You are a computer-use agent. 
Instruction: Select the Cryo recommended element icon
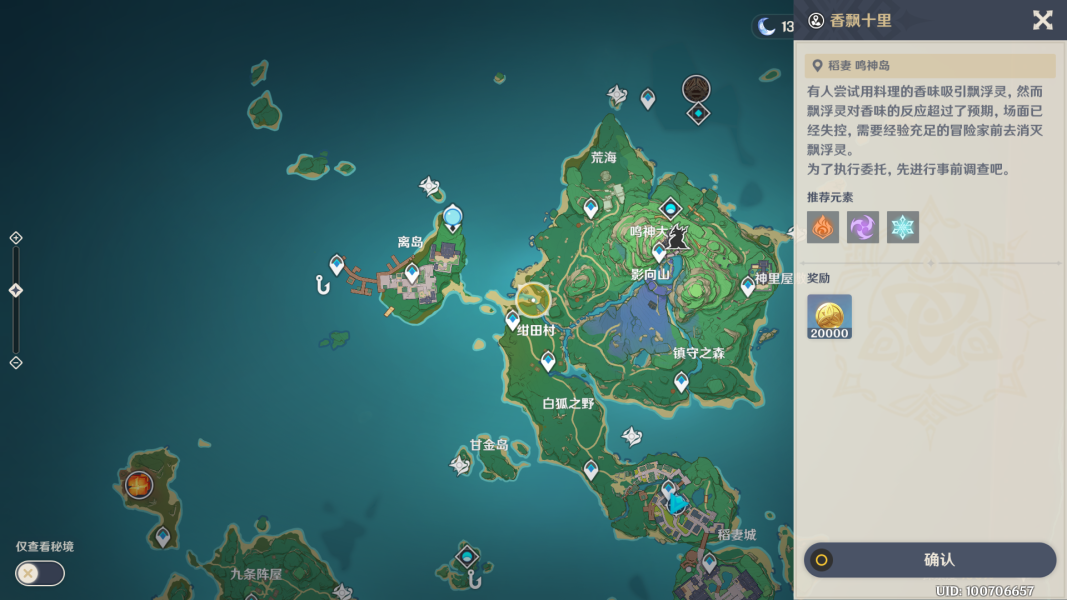pos(903,227)
